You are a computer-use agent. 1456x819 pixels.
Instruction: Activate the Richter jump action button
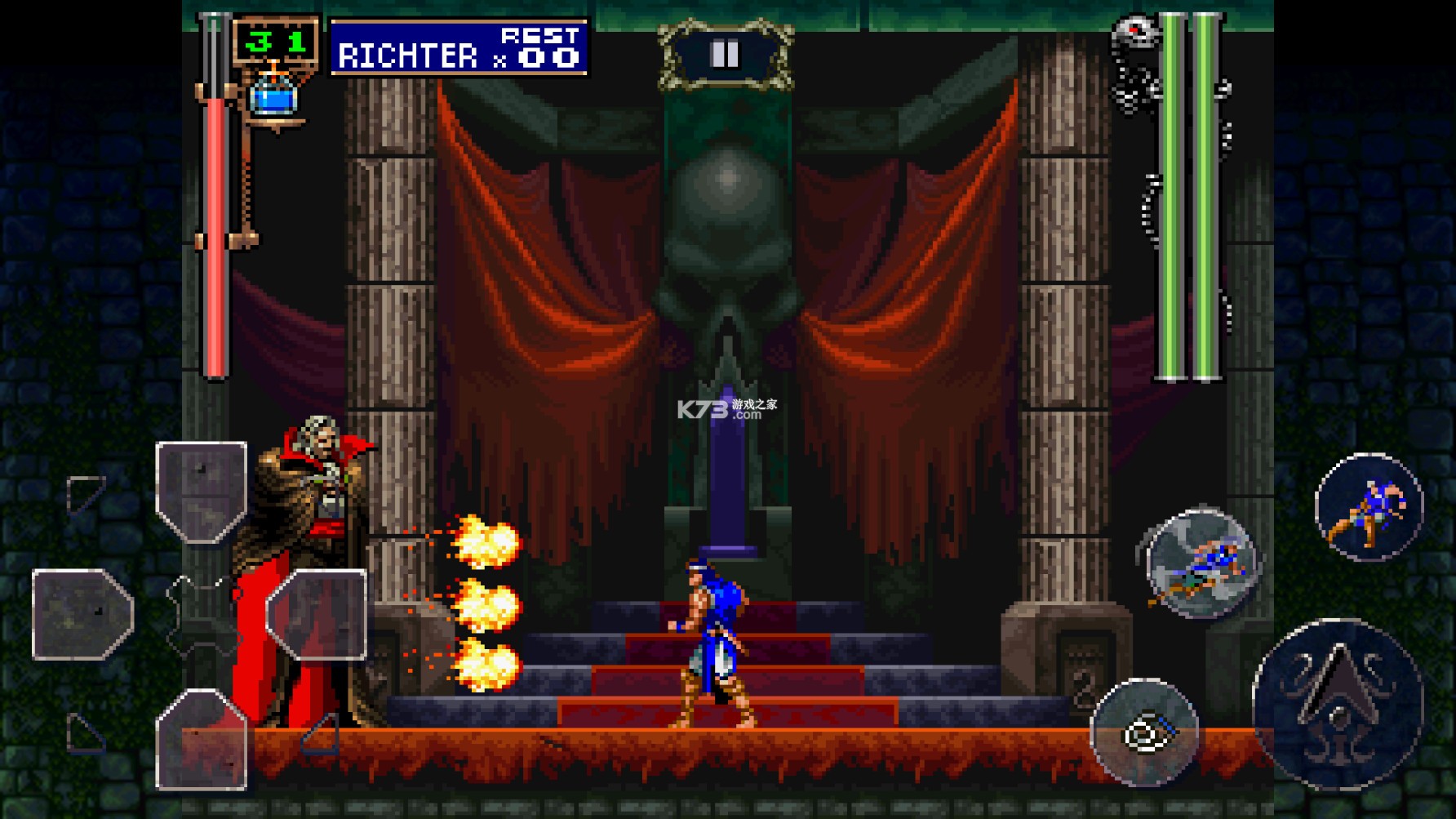(1369, 507)
